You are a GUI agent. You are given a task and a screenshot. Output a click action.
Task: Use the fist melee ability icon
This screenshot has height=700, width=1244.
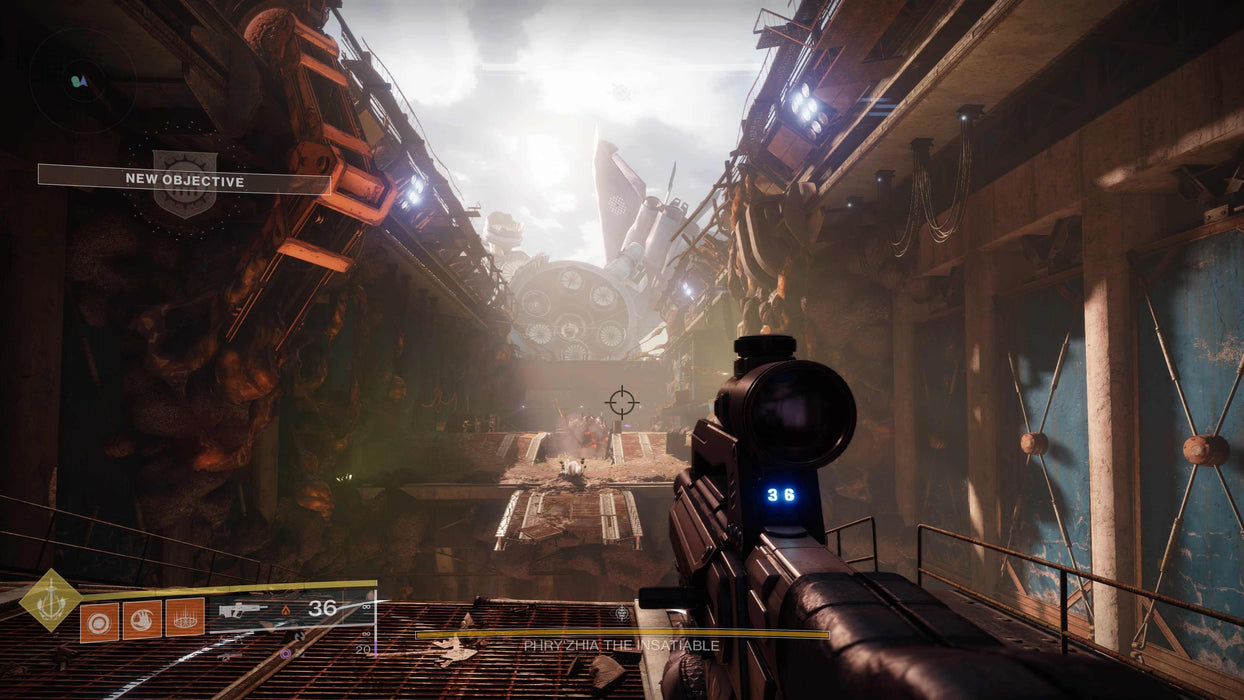point(142,618)
